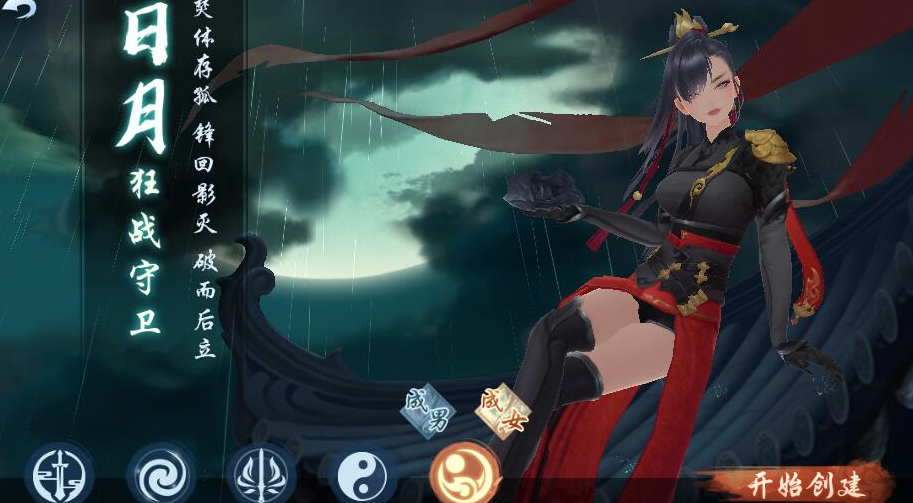Select the yin-yang class icon
The image size is (913, 503).
tap(362, 473)
